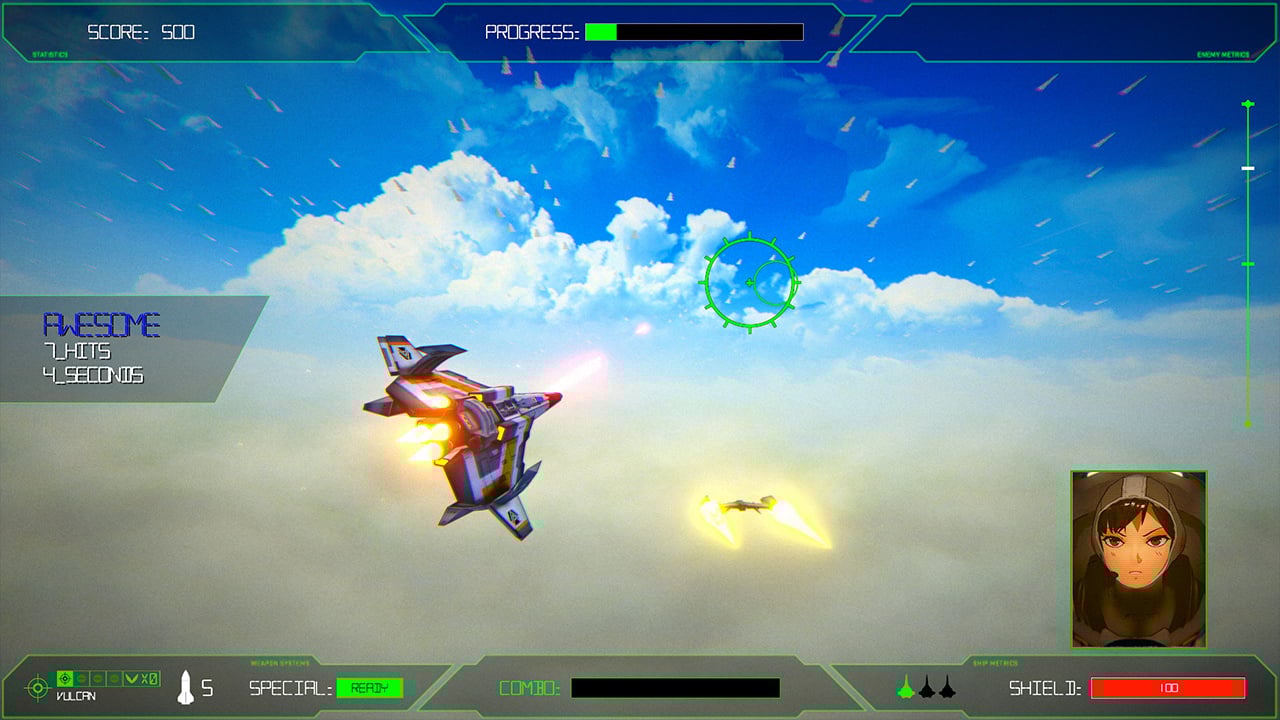
Task: Click the AWESOME combo banner
Action: click(104, 324)
